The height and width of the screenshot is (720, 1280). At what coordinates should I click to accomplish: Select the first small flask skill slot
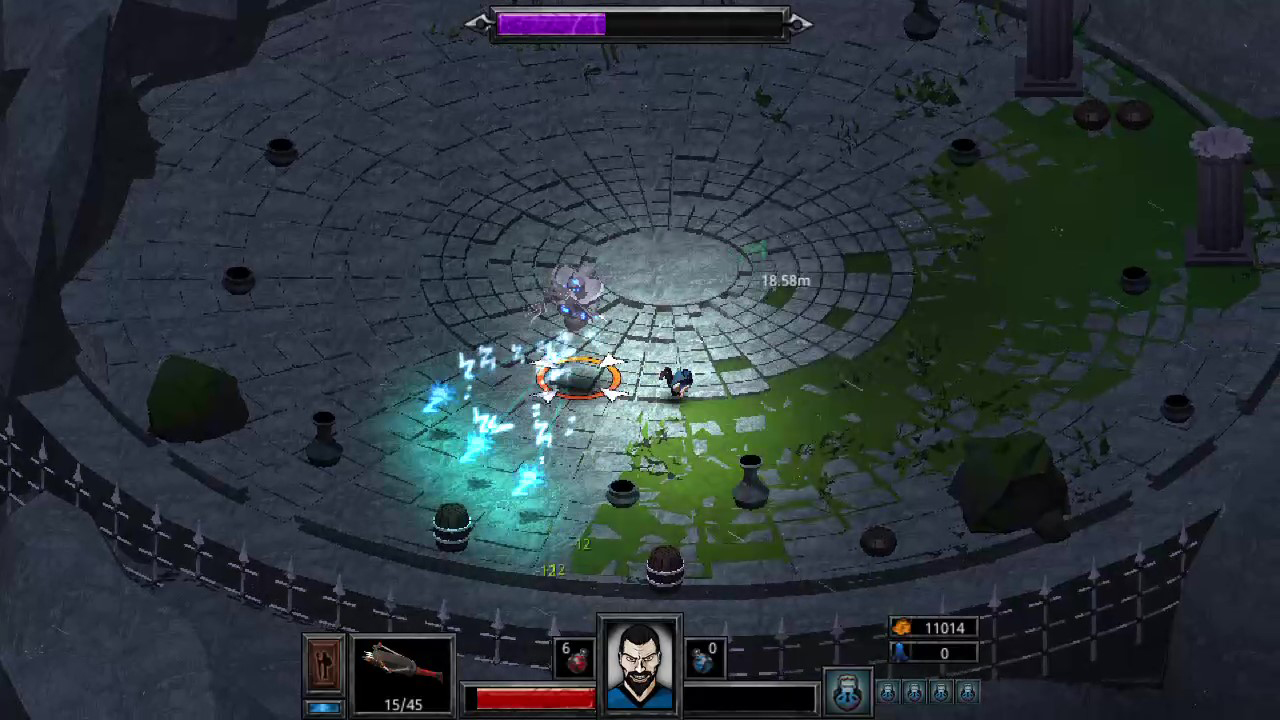[x=888, y=691]
